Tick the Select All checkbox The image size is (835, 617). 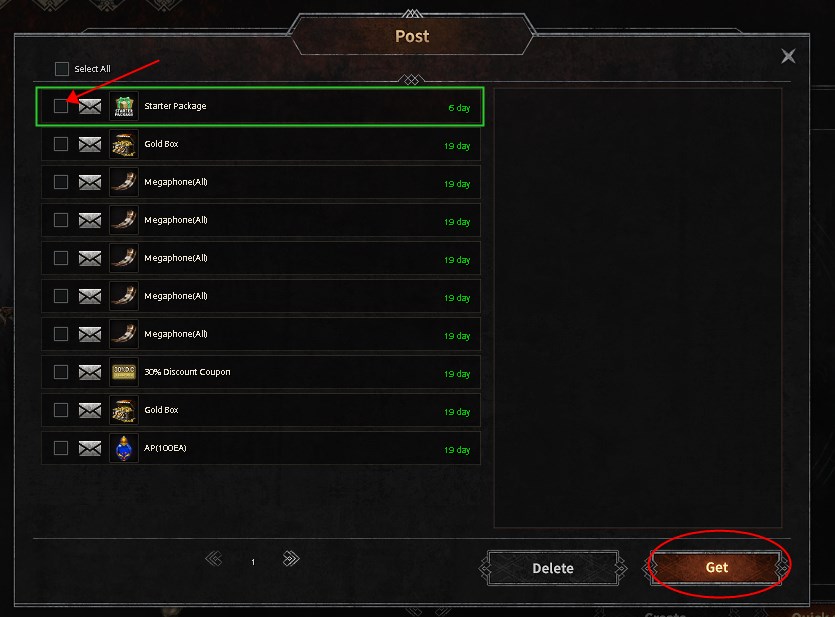point(62,69)
